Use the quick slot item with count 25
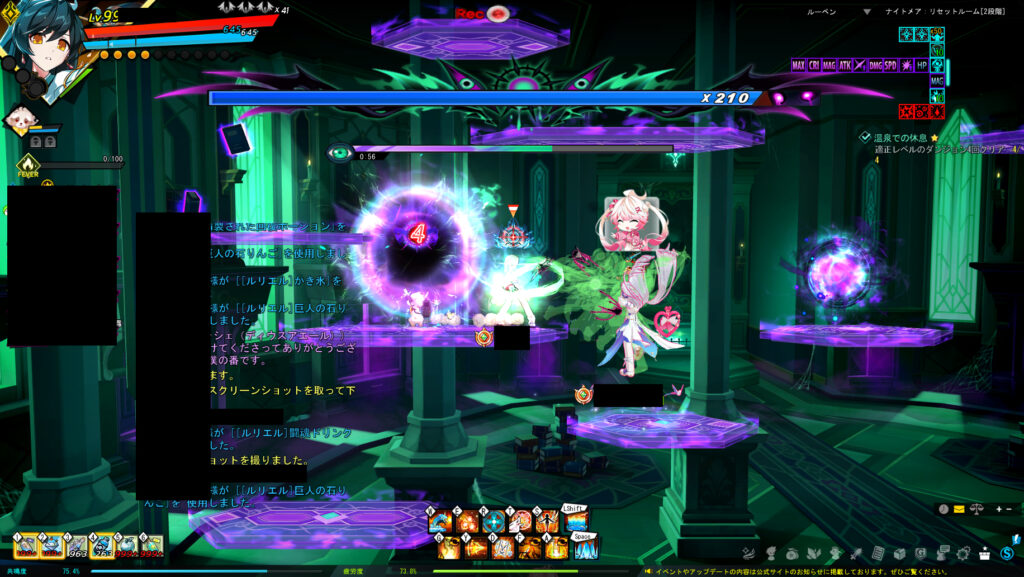 point(102,546)
